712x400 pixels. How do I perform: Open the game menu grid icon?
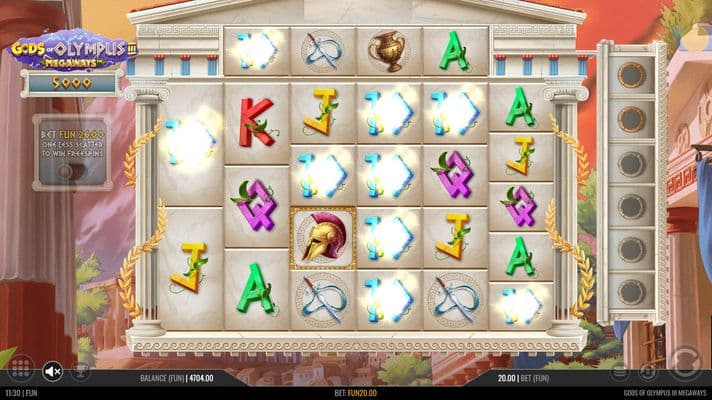[20, 368]
